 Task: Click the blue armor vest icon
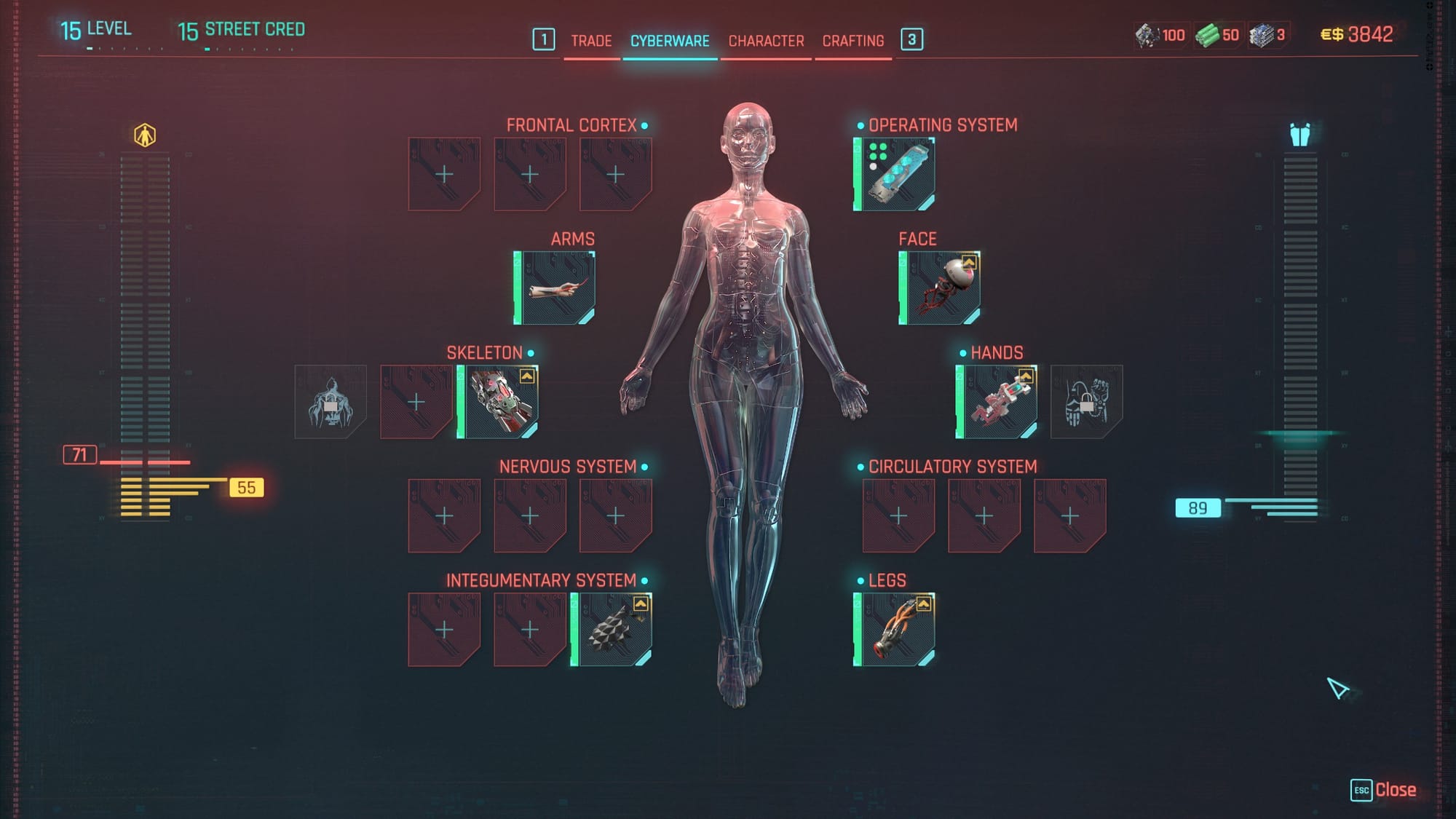tap(1299, 135)
